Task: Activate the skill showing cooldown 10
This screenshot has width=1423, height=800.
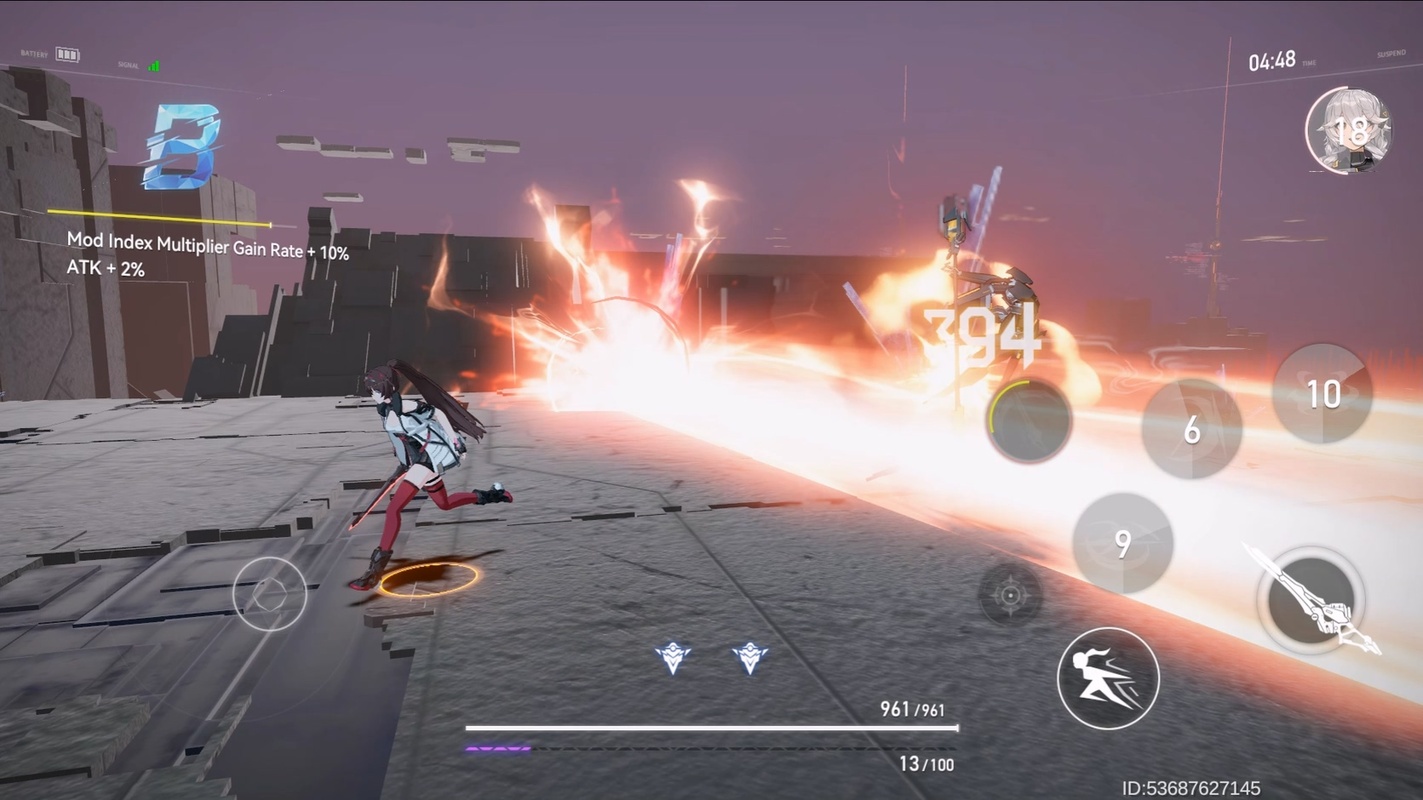Action: [x=1322, y=394]
